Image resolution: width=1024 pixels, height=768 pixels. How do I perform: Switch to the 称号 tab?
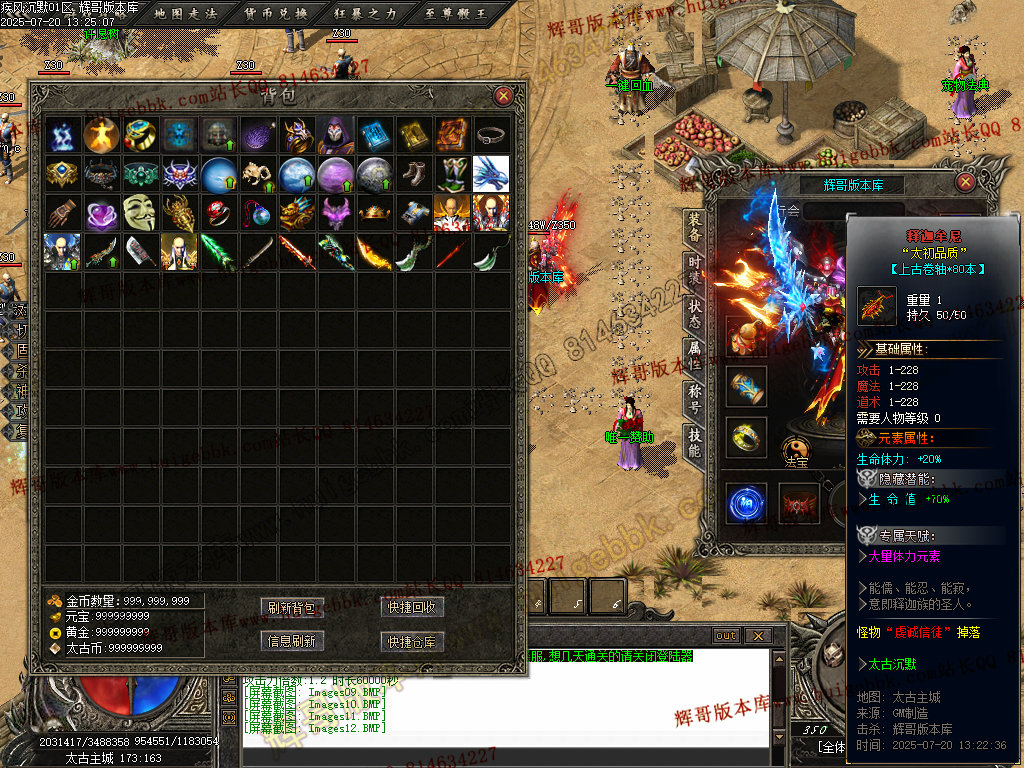click(x=695, y=400)
